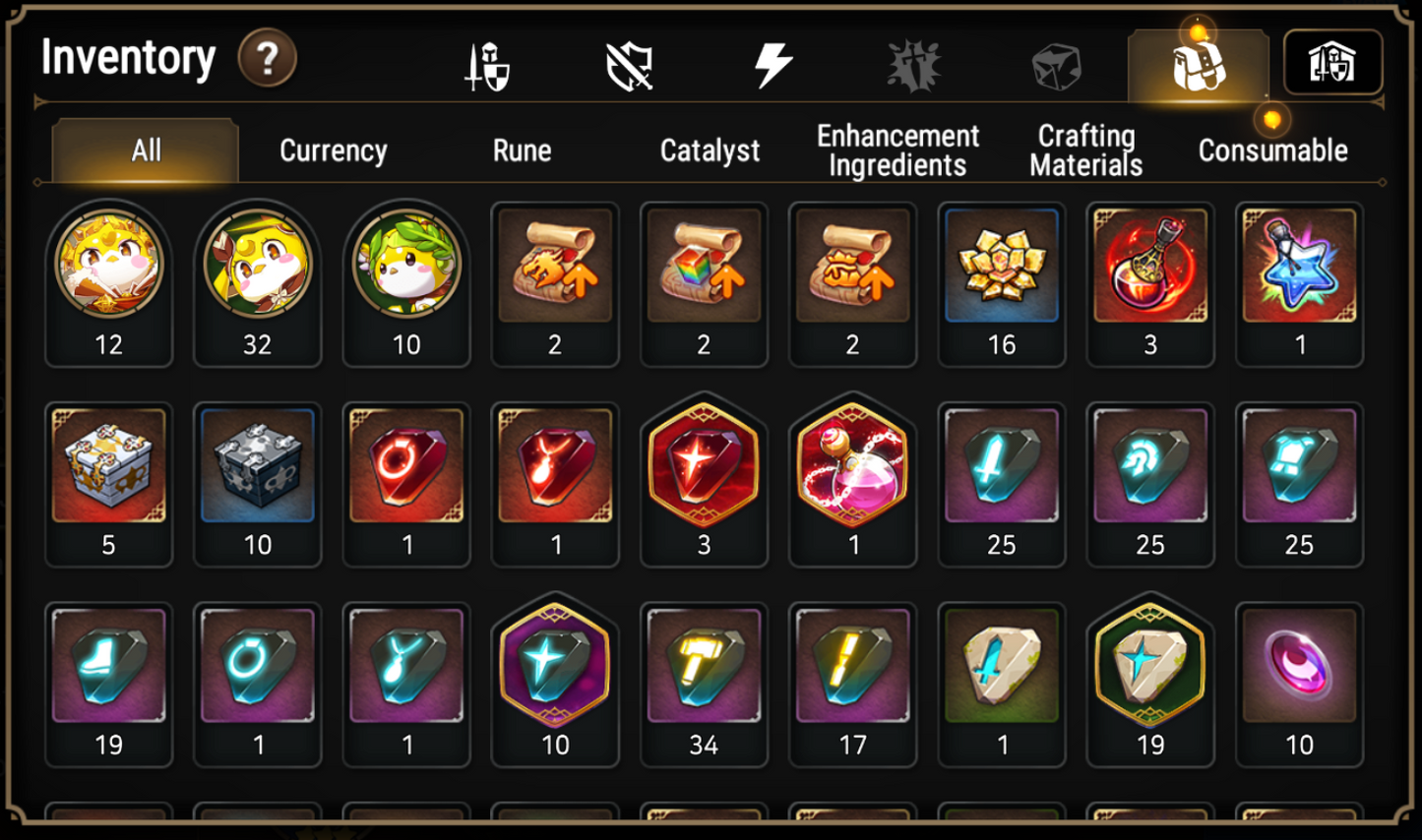Open the gray cube dice icon
Image resolution: width=1422 pixels, height=840 pixels.
(1056, 66)
